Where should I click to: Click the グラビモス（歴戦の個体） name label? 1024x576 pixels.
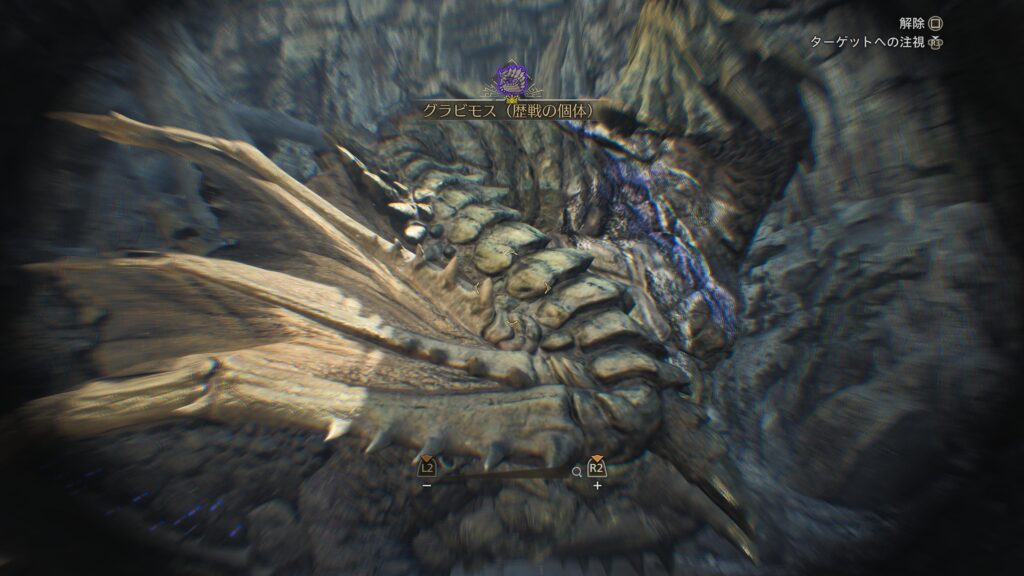tap(511, 109)
